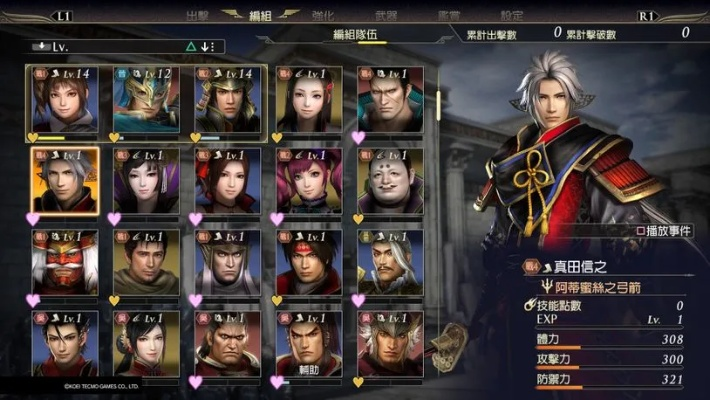The image size is (710, 400).
Task: Switch to the 出擊 tab
Action: [198, 15]
